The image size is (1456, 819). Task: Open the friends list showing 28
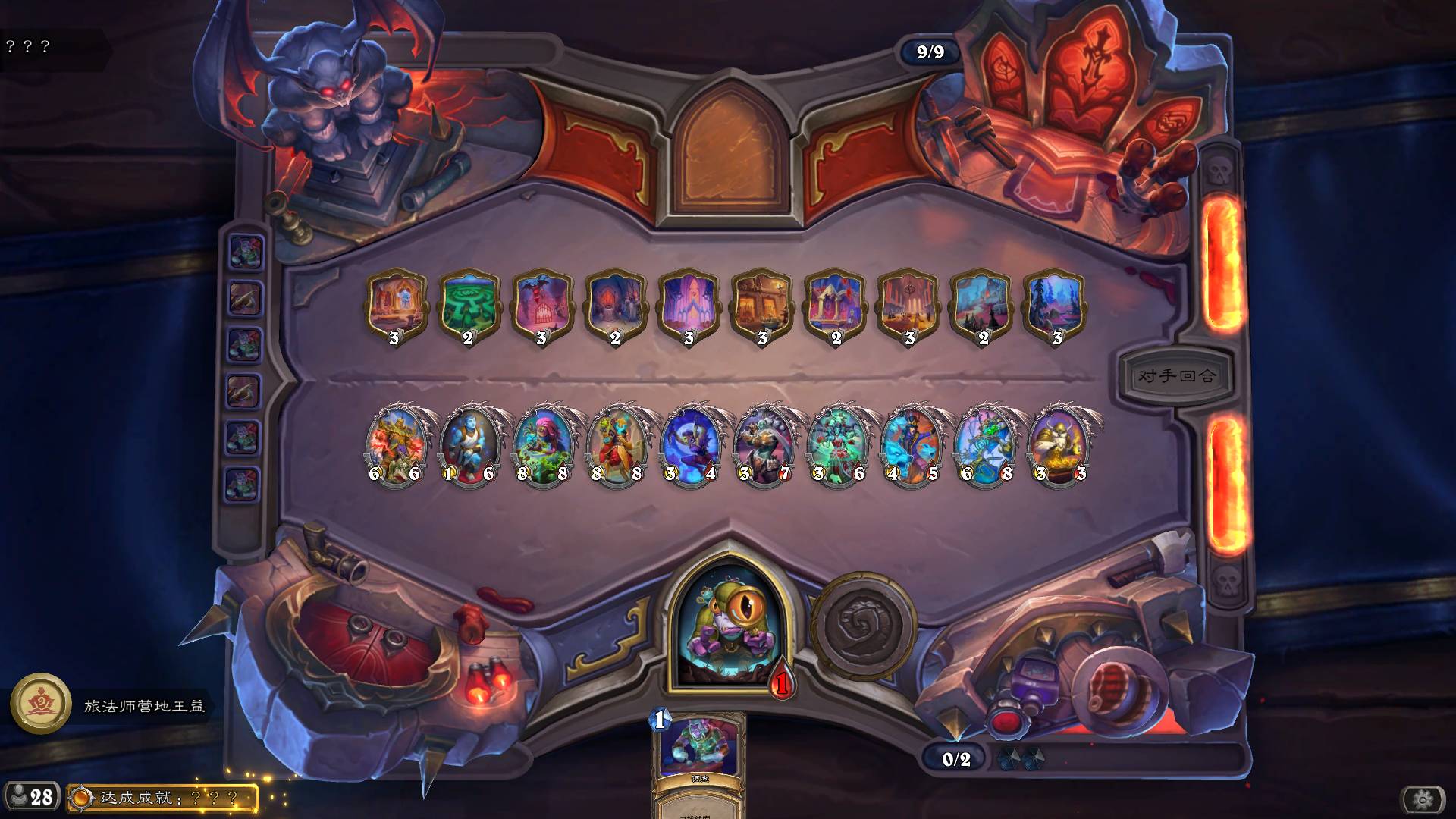[x=30, y=797]
